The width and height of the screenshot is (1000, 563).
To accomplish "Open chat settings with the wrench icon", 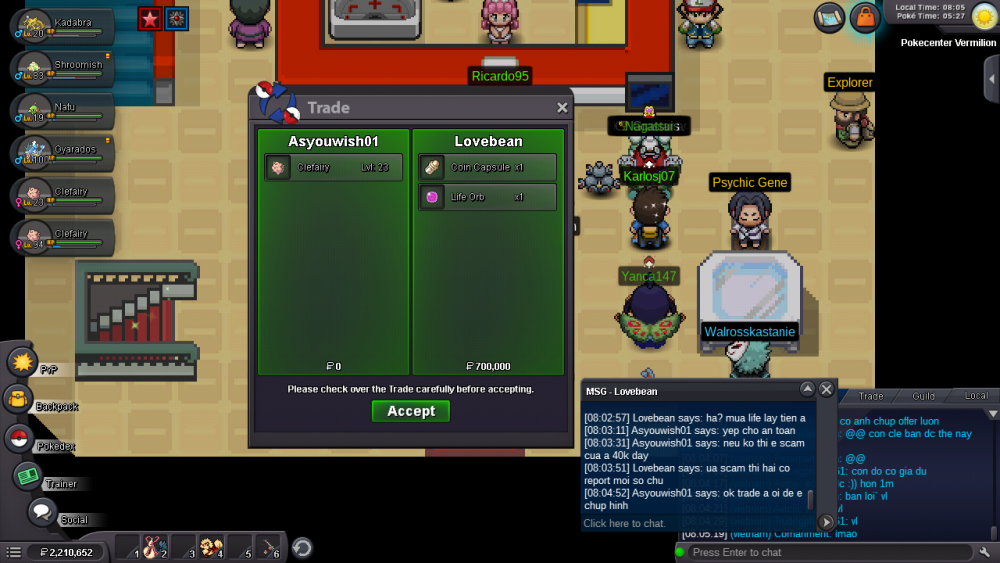I will (985, 552).
